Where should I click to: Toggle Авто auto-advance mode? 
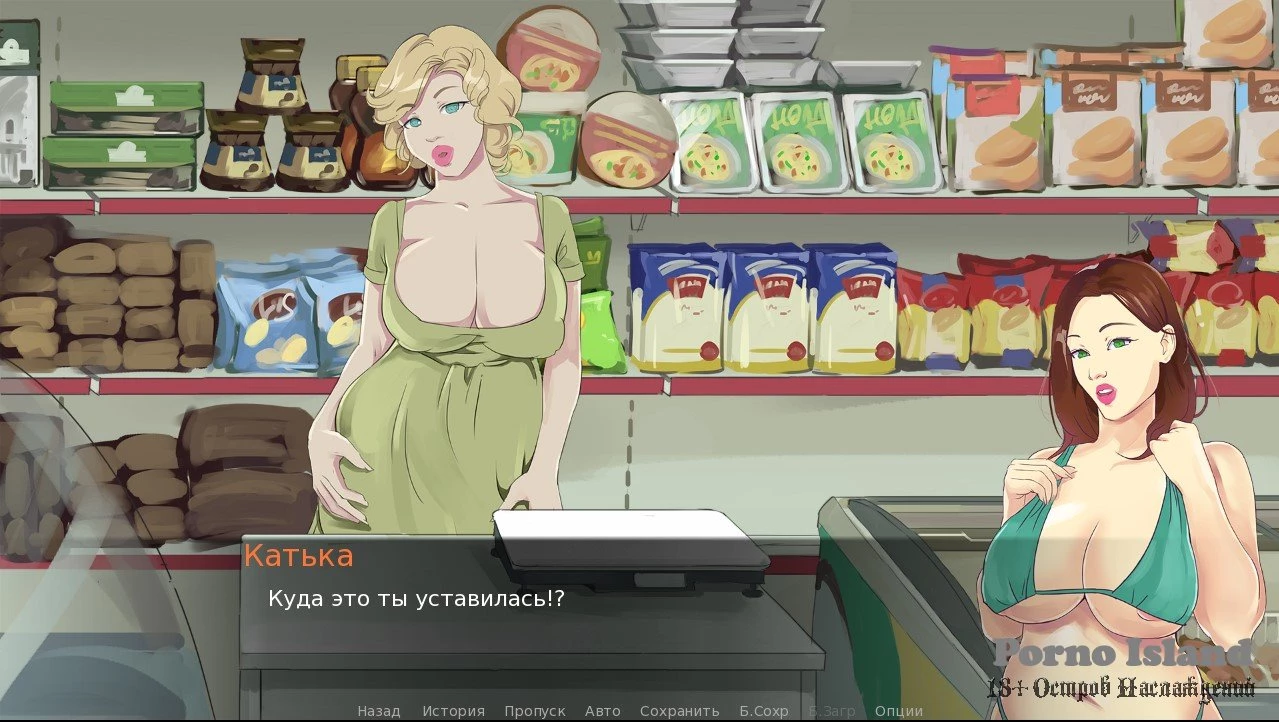pyautogui.click(x=603, y=711)
